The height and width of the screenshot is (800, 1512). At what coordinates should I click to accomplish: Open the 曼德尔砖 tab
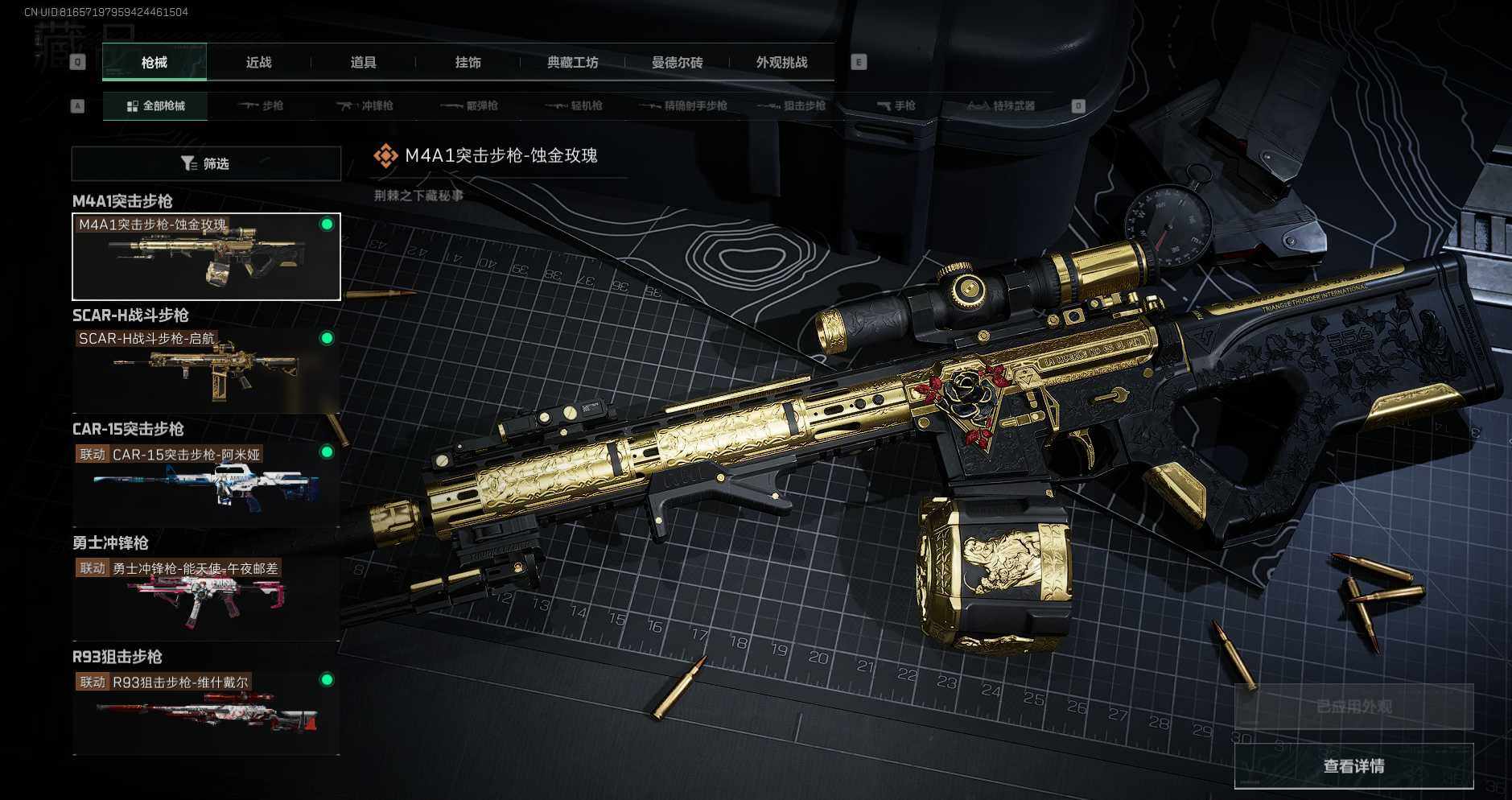click(677, 63)
